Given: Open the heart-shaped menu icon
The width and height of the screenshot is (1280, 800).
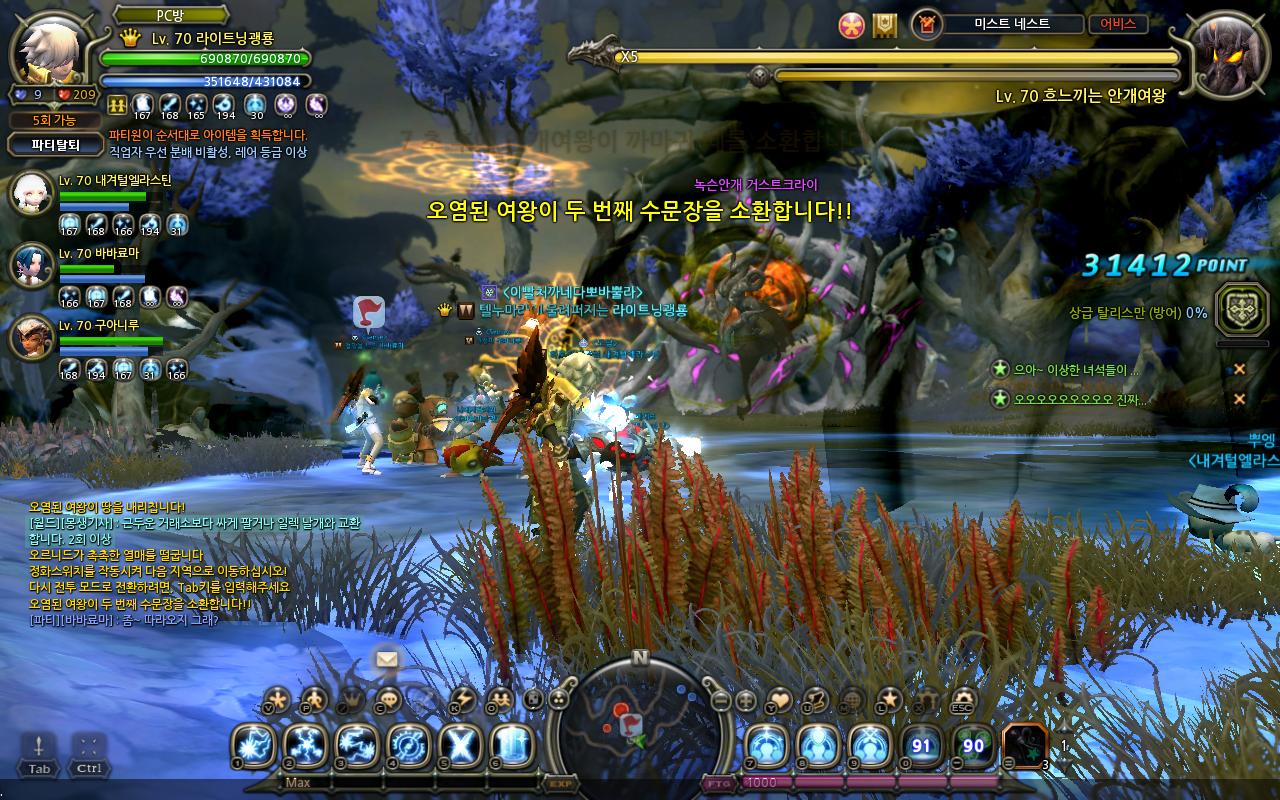Looking at the screenshot, I should [779, 700].
